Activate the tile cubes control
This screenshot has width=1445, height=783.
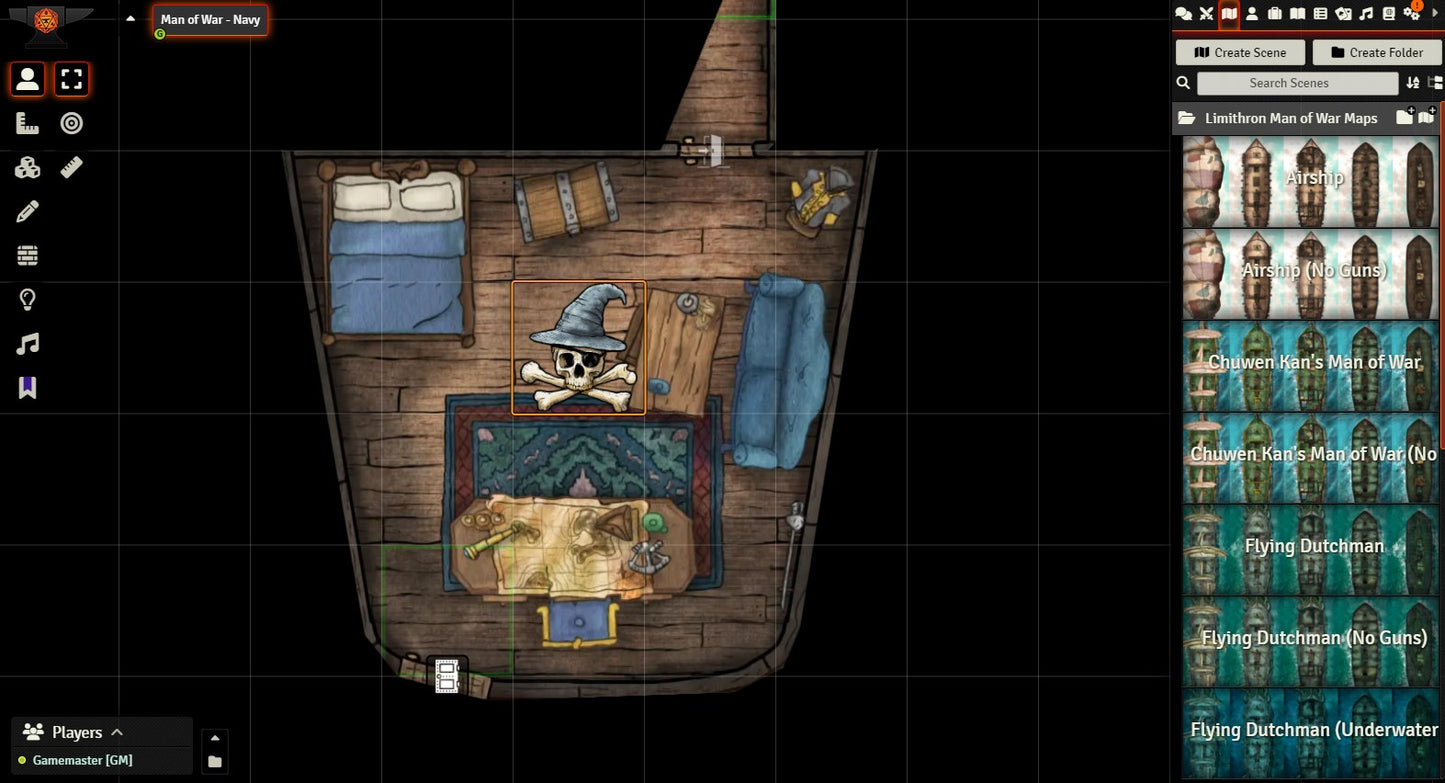point(28,167)
